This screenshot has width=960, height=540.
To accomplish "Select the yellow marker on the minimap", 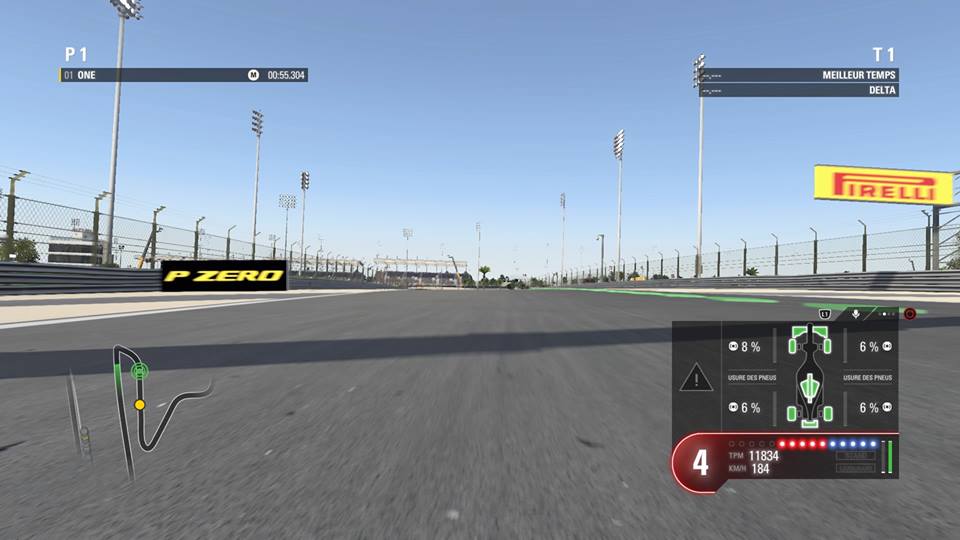I will coord(140,405).
